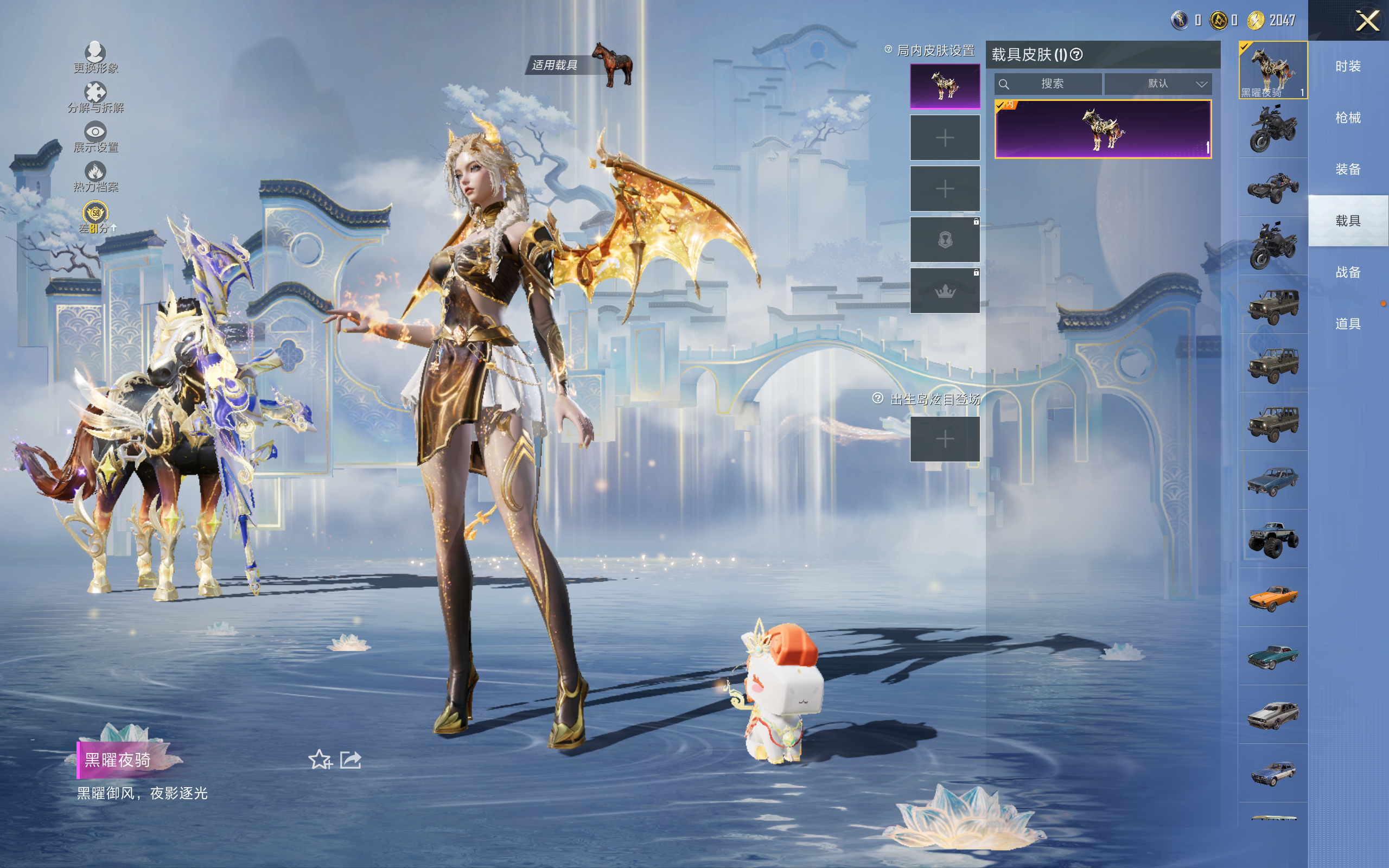Viewport: 1389px width, 868px height.
Task: Open the 道具 tab
Action: coord(1348,324)
